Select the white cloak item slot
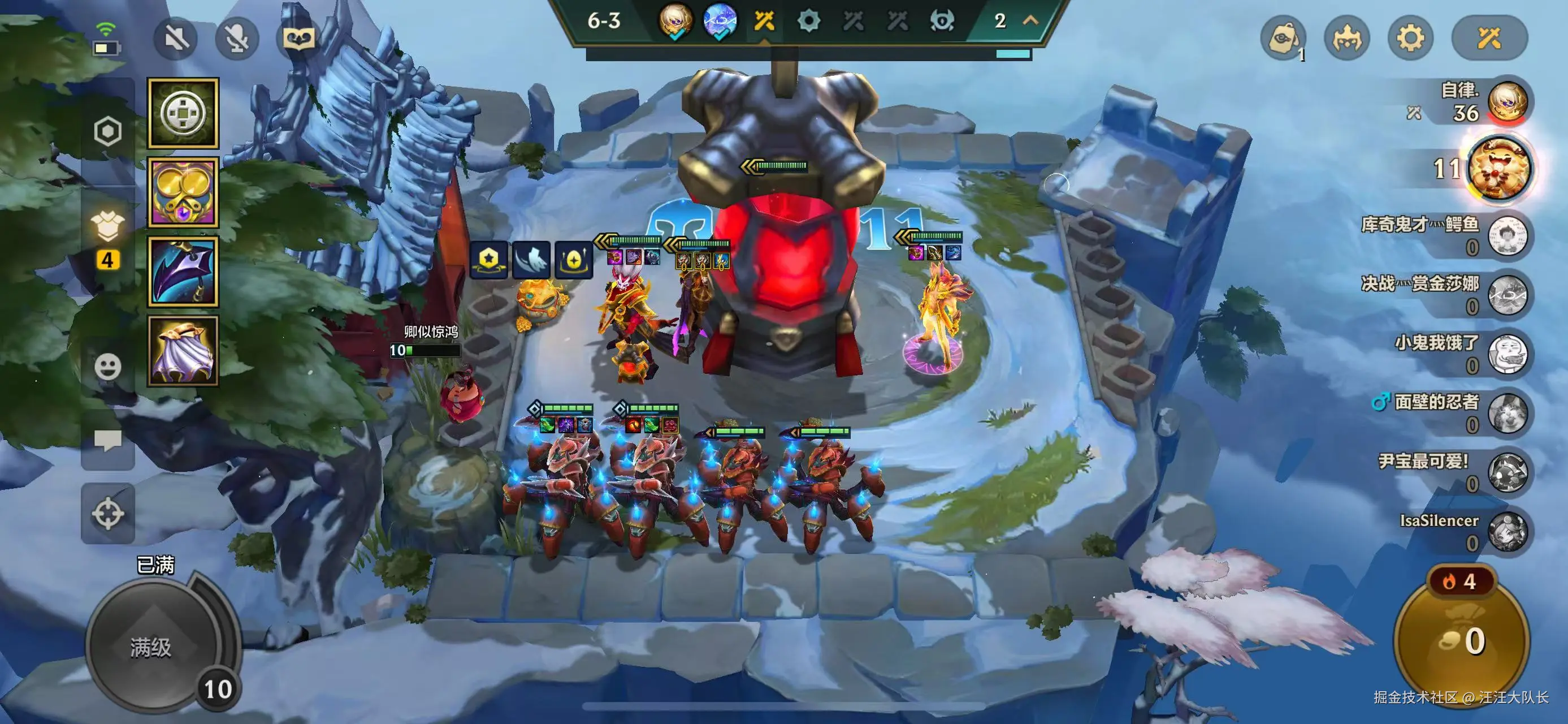 (183, 351)
